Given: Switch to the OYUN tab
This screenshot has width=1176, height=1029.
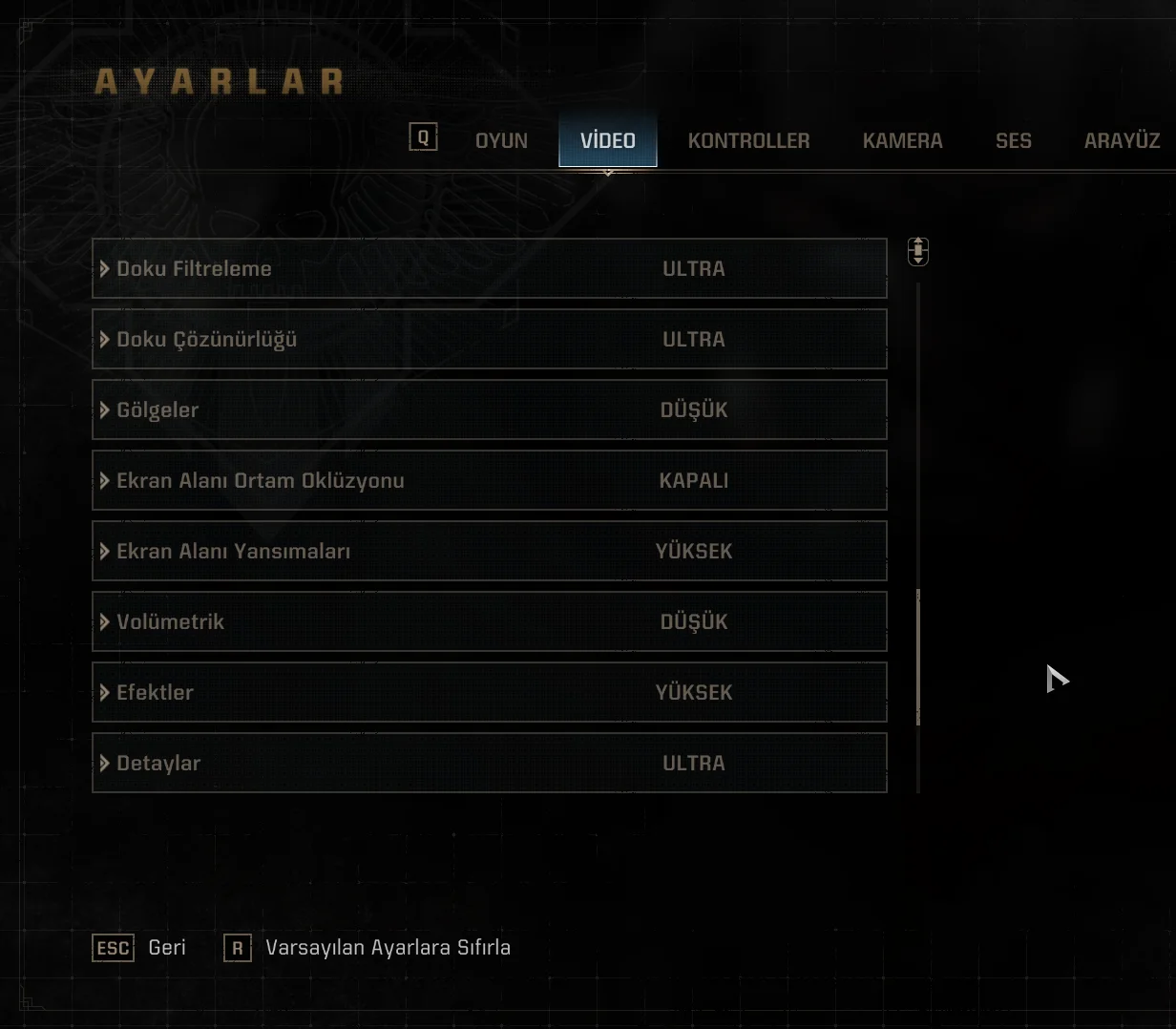Looking at the screenshot, I should [501, 141].
